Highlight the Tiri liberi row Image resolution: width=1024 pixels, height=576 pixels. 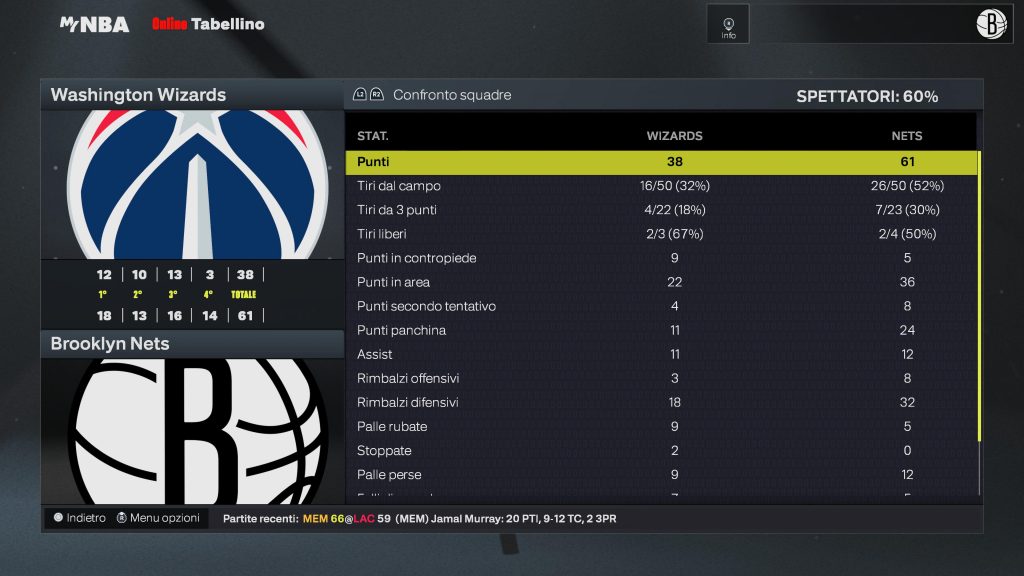pos(660,234)
